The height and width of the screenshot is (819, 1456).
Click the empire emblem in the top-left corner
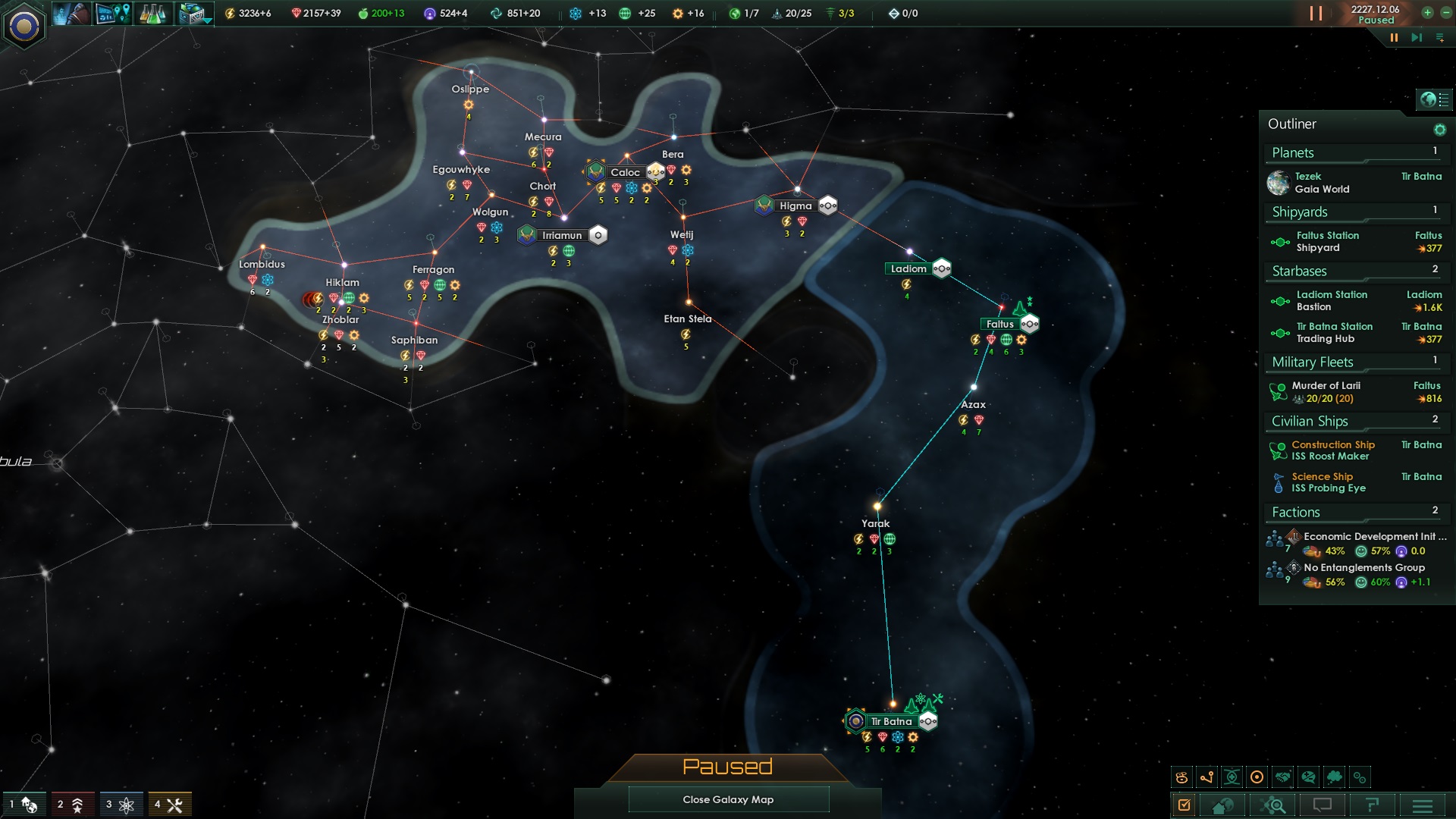coord(25,27)
